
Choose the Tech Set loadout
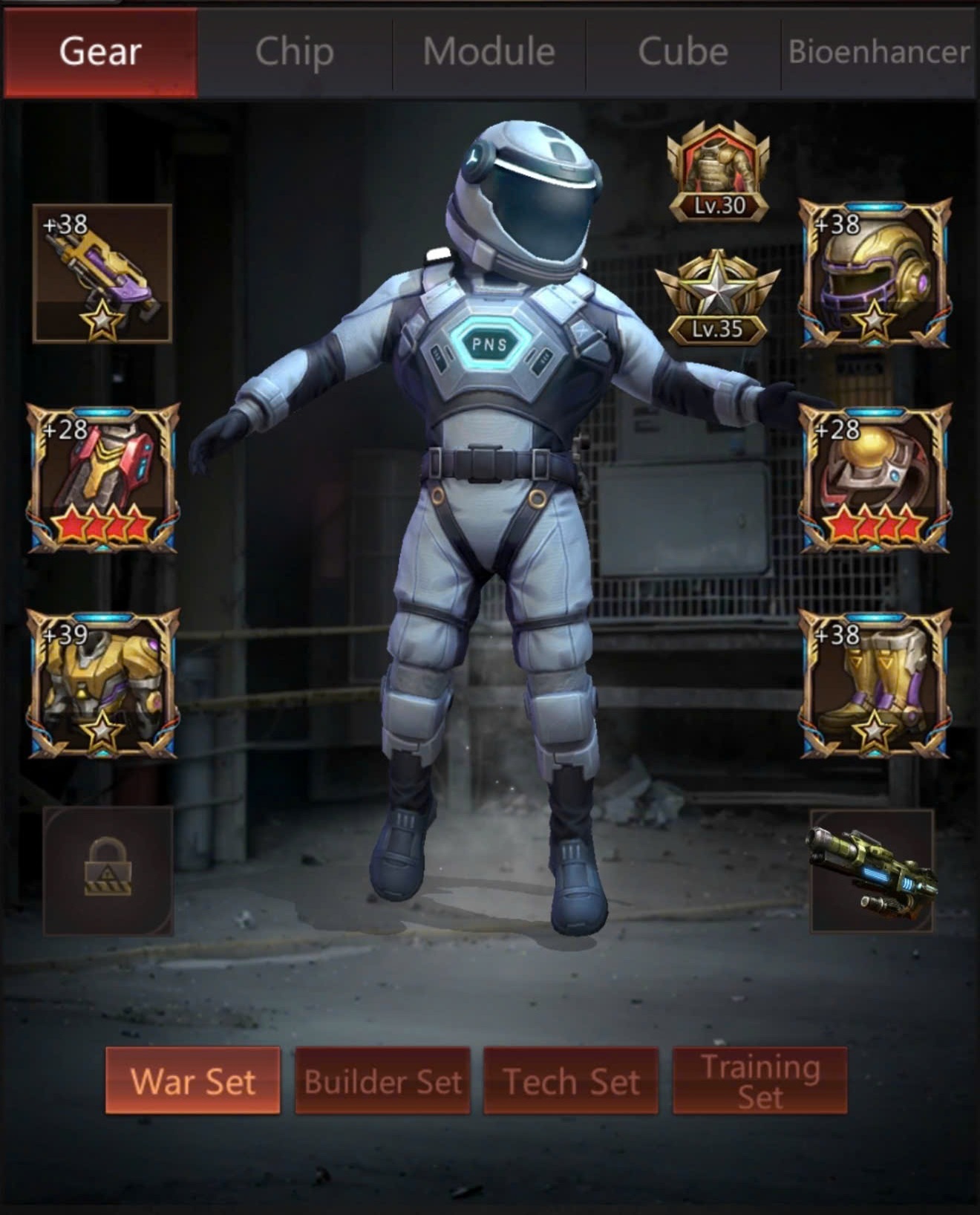571,1081
